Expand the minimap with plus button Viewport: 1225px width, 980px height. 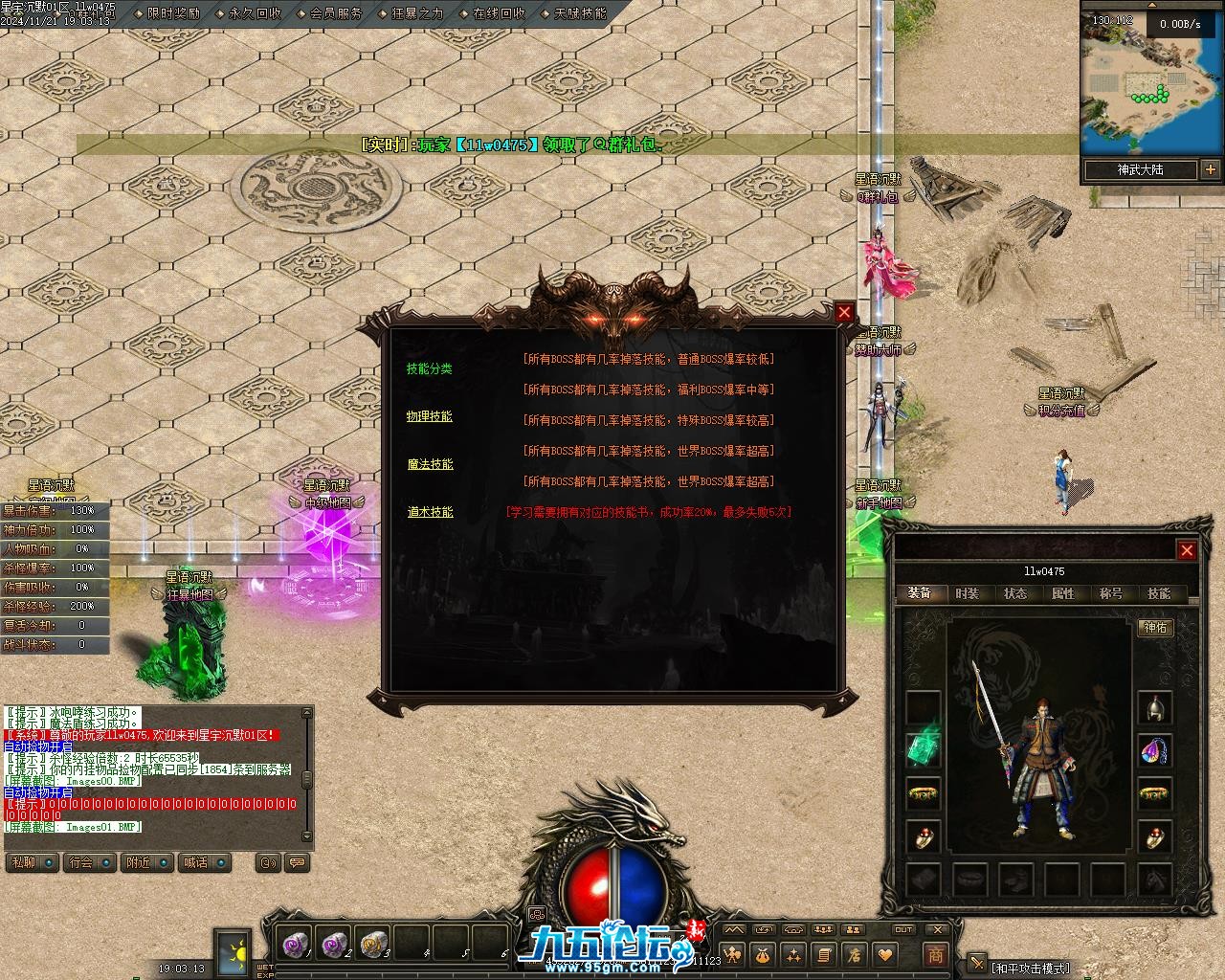point(1211,170)
